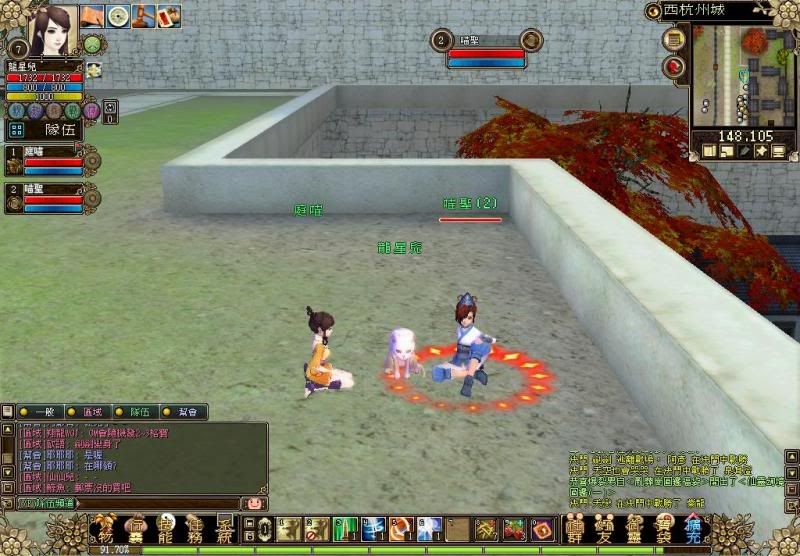This screenshot has height=556, width=800.
Task: Click the pushpin button under the minimap
Action: click(761, 151)
